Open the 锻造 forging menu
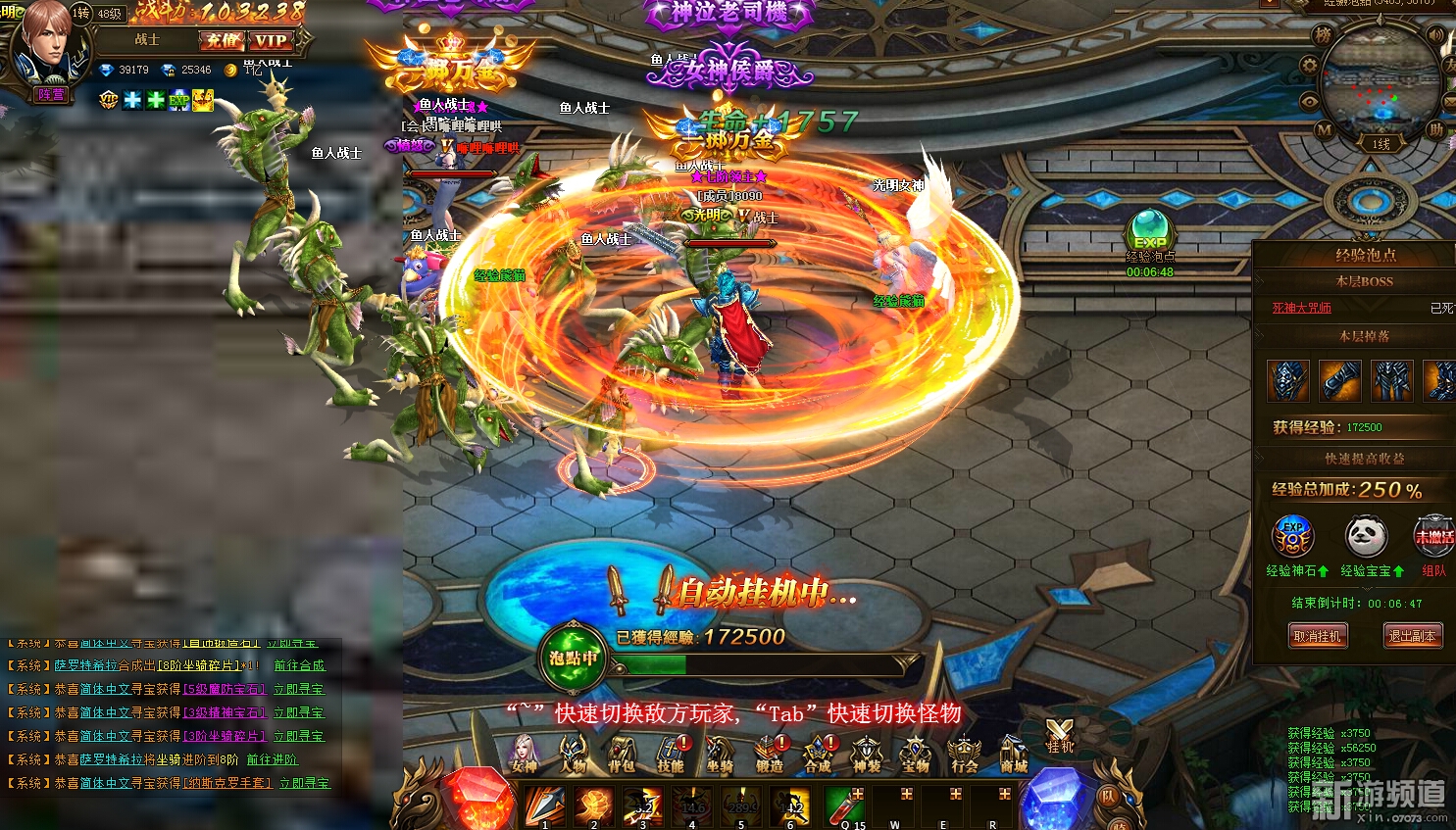 pyautogui.click(x=770, y=754)
